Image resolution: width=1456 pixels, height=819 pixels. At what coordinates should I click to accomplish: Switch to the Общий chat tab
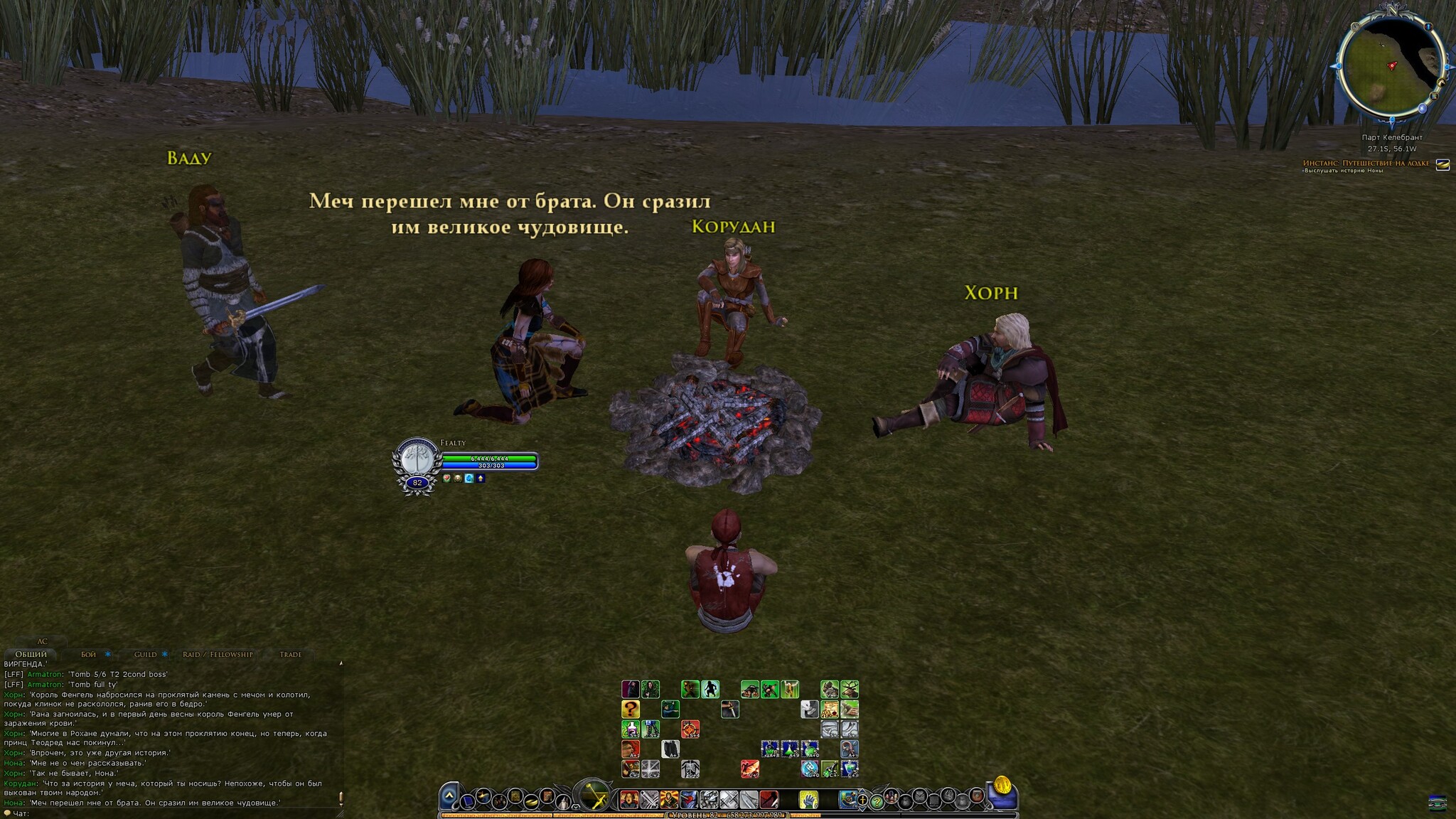(31, 654)
